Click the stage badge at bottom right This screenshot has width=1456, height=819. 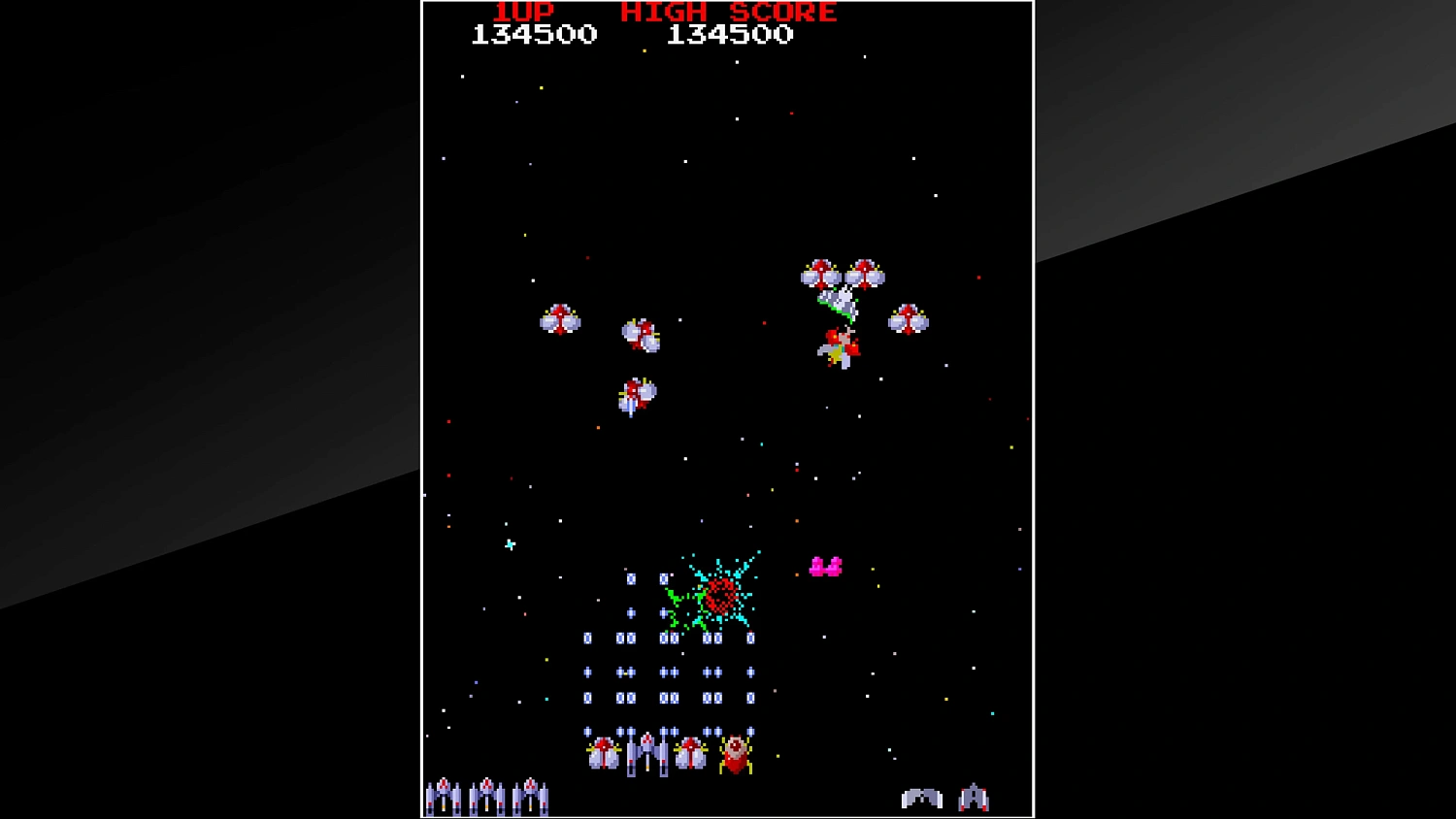pos(920,798)
